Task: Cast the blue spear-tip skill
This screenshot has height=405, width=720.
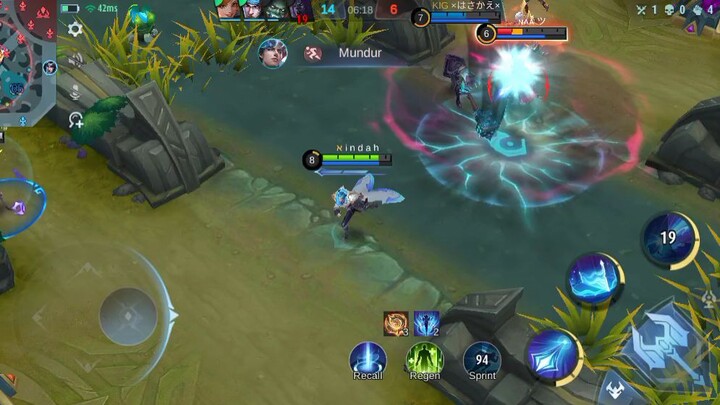Action: pyautogui.click(x=554, y=355)
